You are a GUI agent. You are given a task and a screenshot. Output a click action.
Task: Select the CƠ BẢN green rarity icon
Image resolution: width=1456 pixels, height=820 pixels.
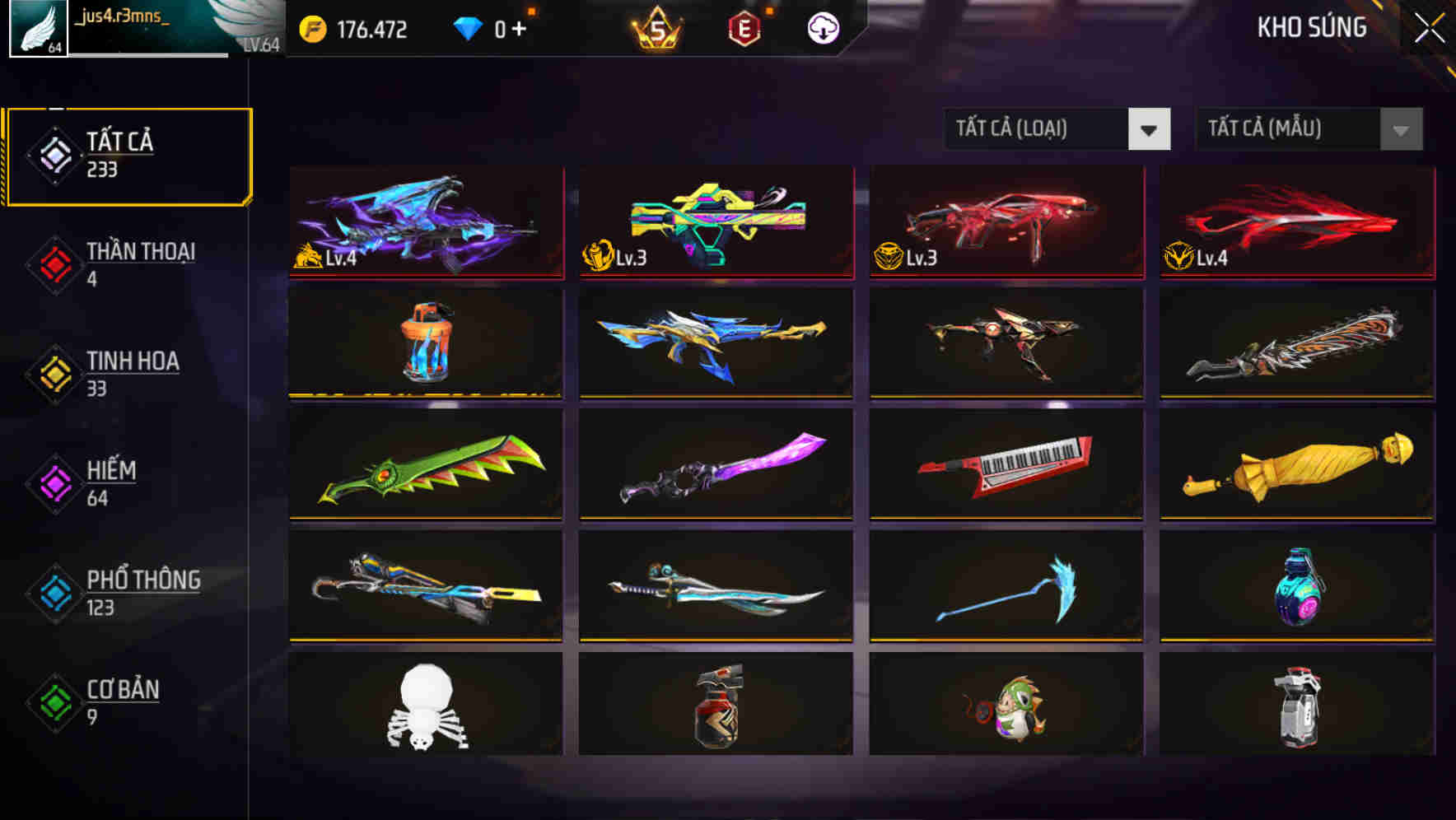pos(52,701)
